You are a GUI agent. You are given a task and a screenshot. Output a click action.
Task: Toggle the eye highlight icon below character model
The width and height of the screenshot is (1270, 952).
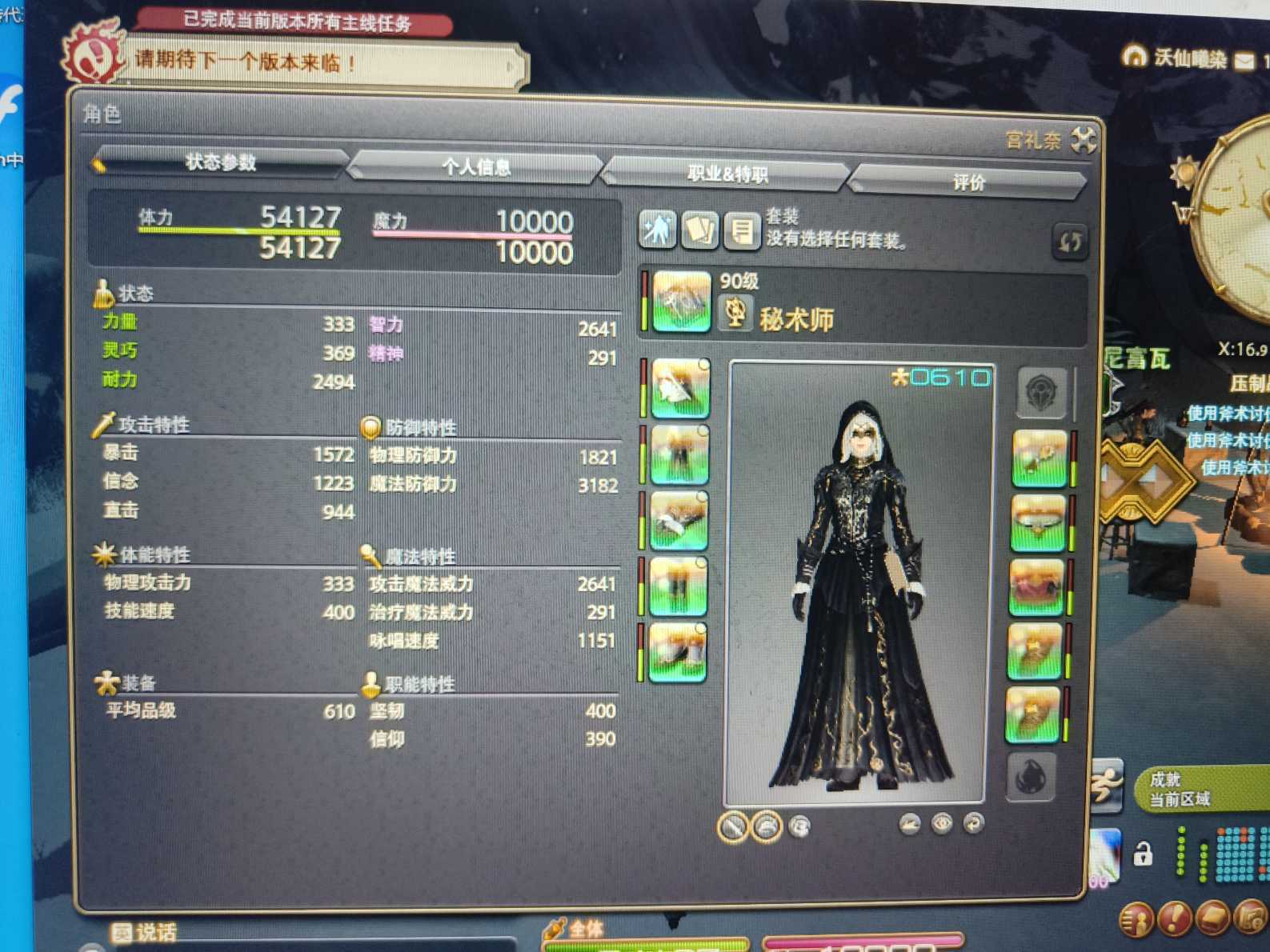(x=944, y=824)
